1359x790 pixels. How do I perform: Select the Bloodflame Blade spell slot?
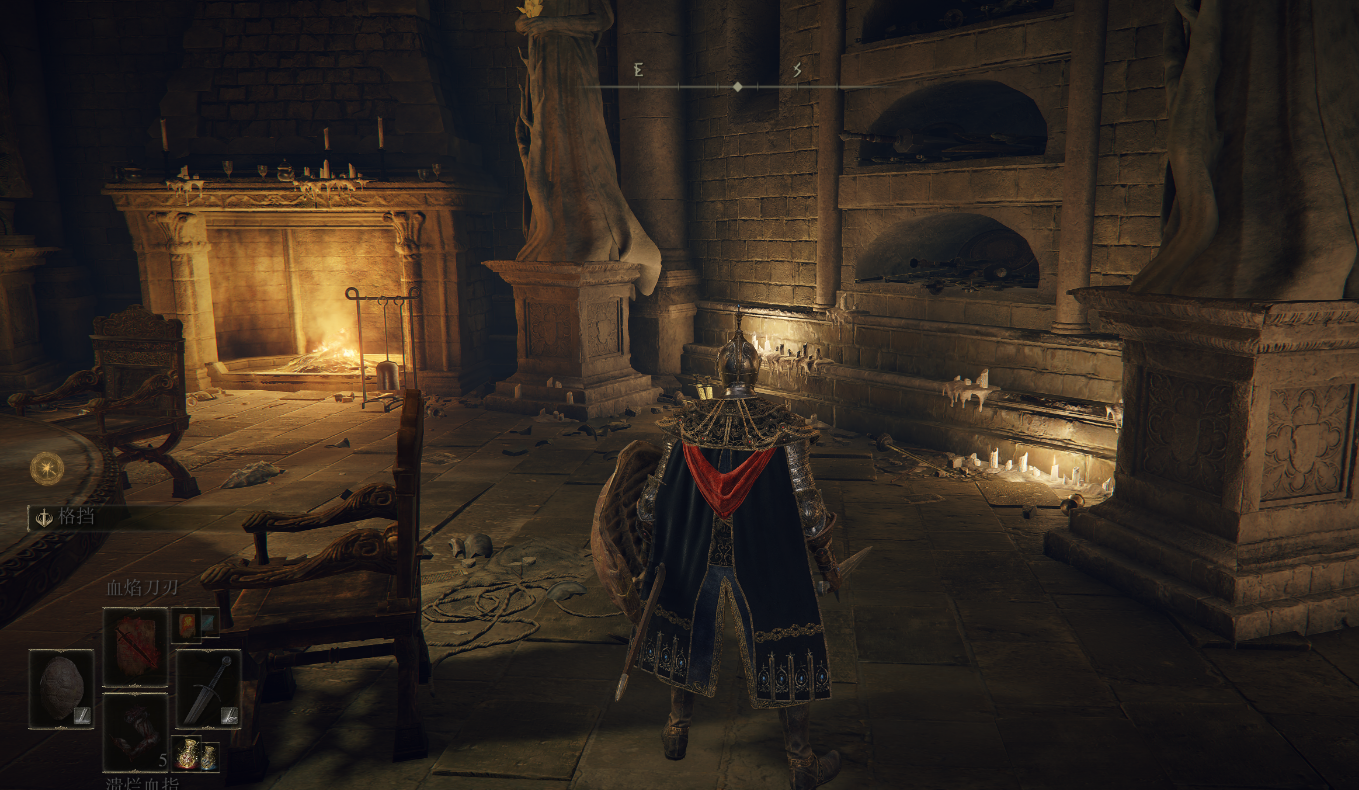(x=135, y=646)
